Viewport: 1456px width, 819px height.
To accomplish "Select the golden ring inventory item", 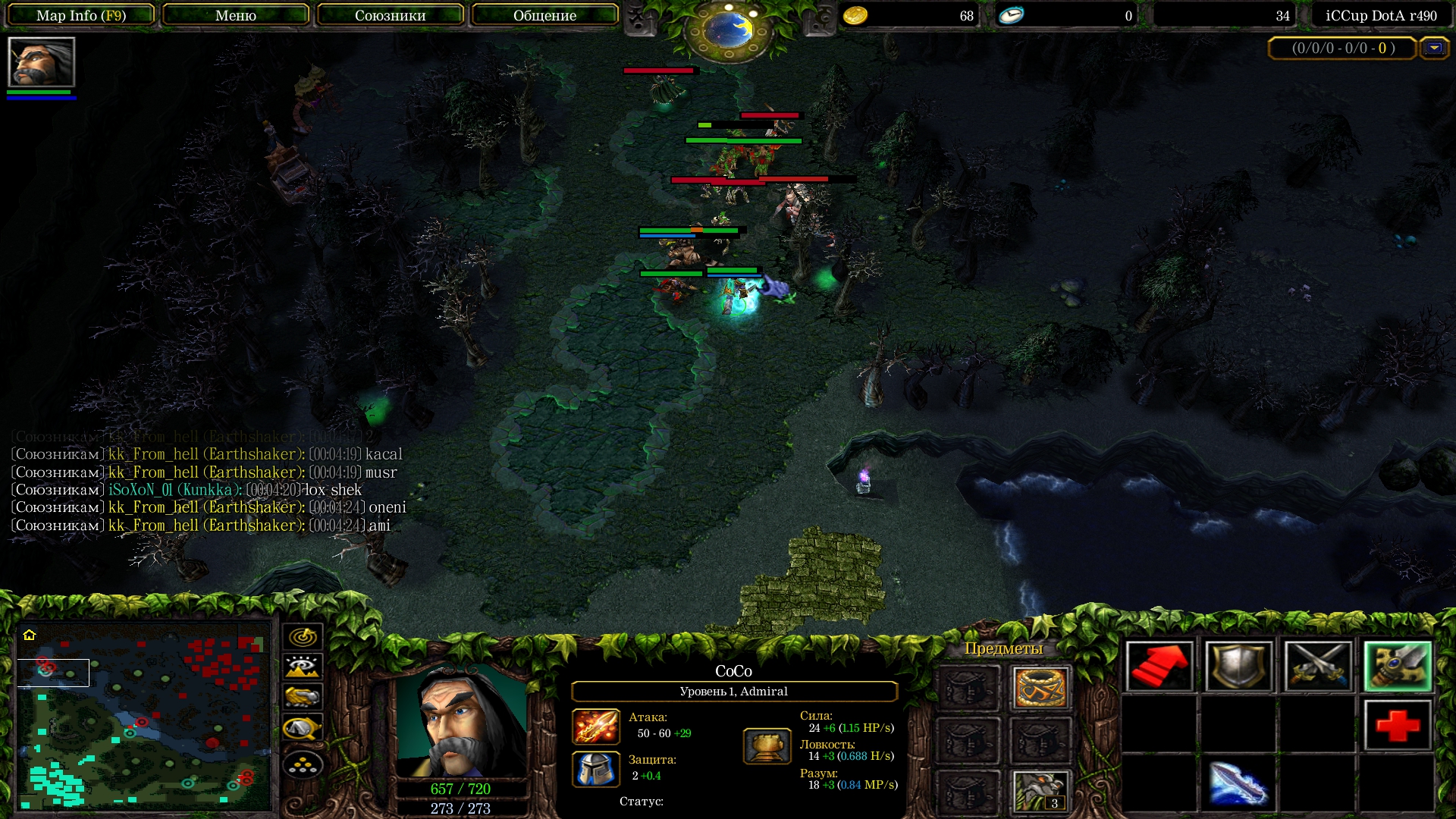I will tap(1040, 687).
